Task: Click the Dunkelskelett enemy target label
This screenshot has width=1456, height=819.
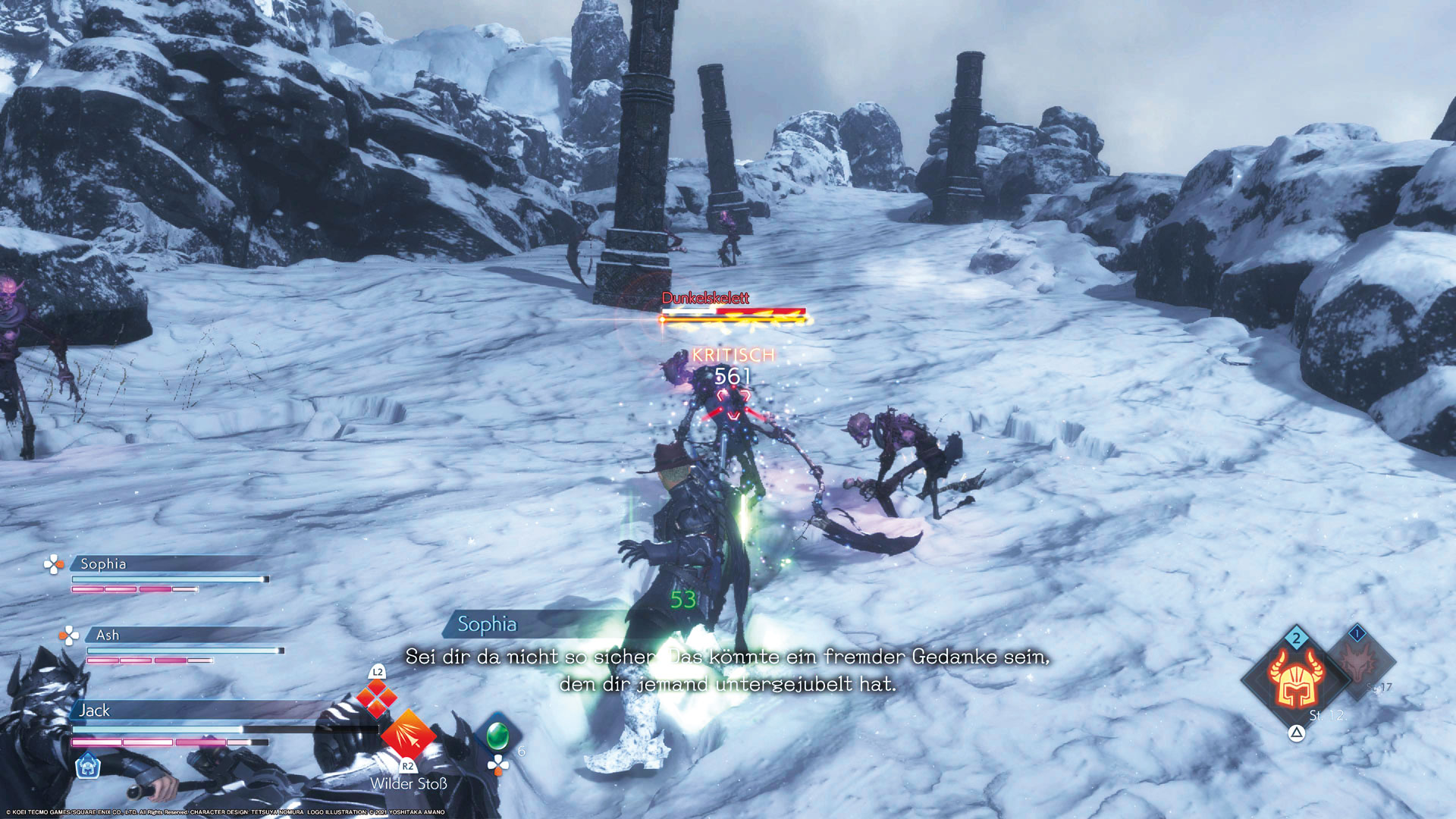Action: tap(705, 298)
